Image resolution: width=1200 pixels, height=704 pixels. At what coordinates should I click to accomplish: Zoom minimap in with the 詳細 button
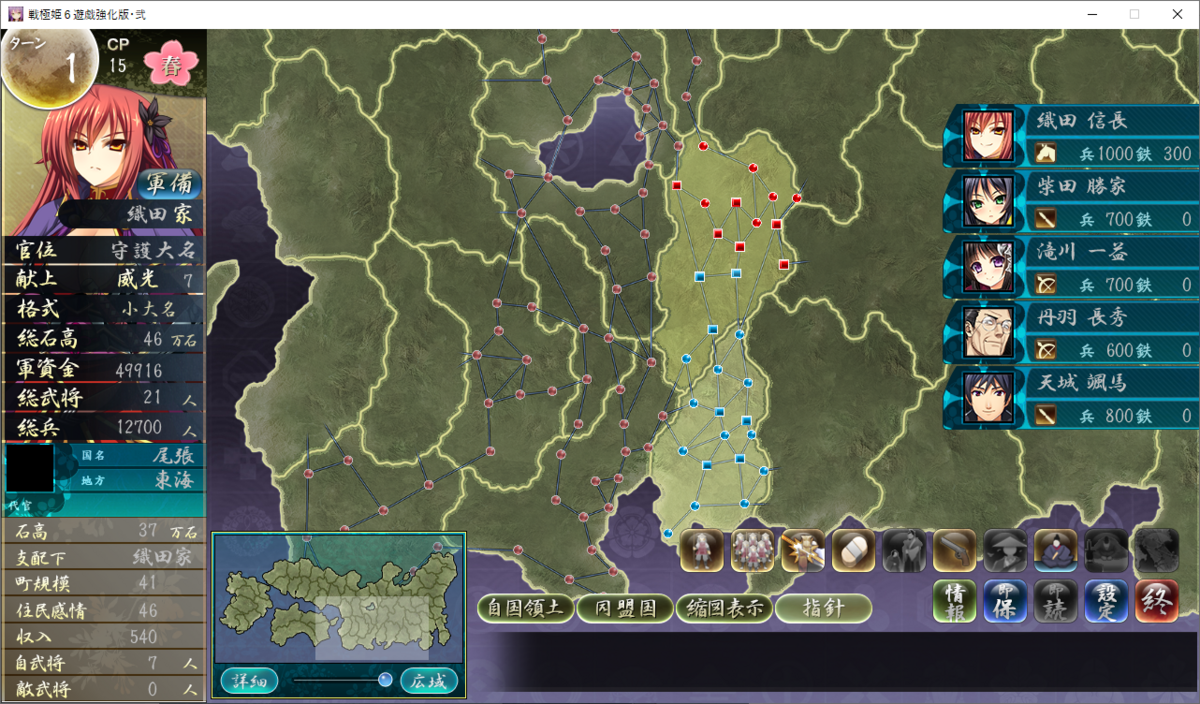(x=249, y=681)
